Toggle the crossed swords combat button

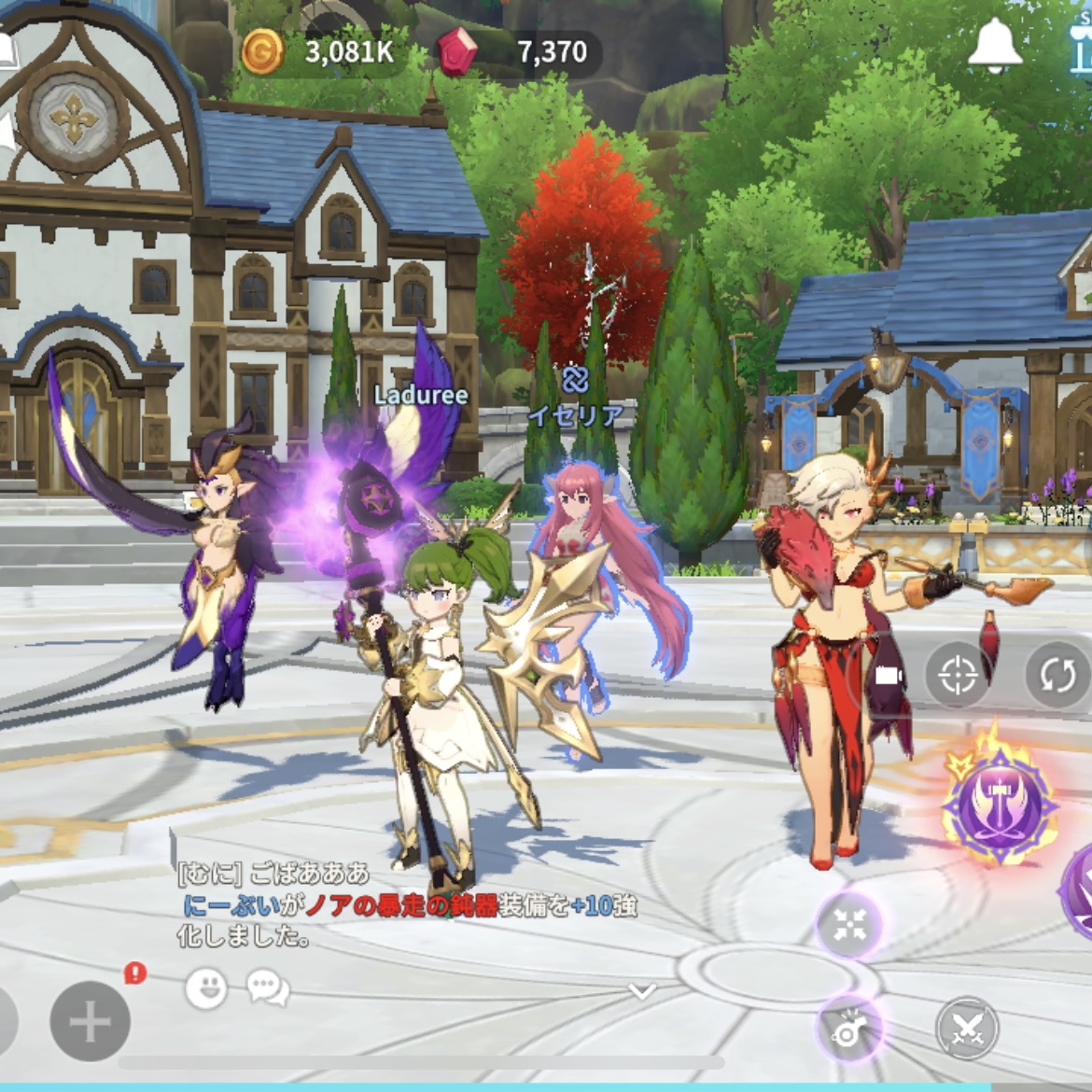click(x=968, y=1029)
